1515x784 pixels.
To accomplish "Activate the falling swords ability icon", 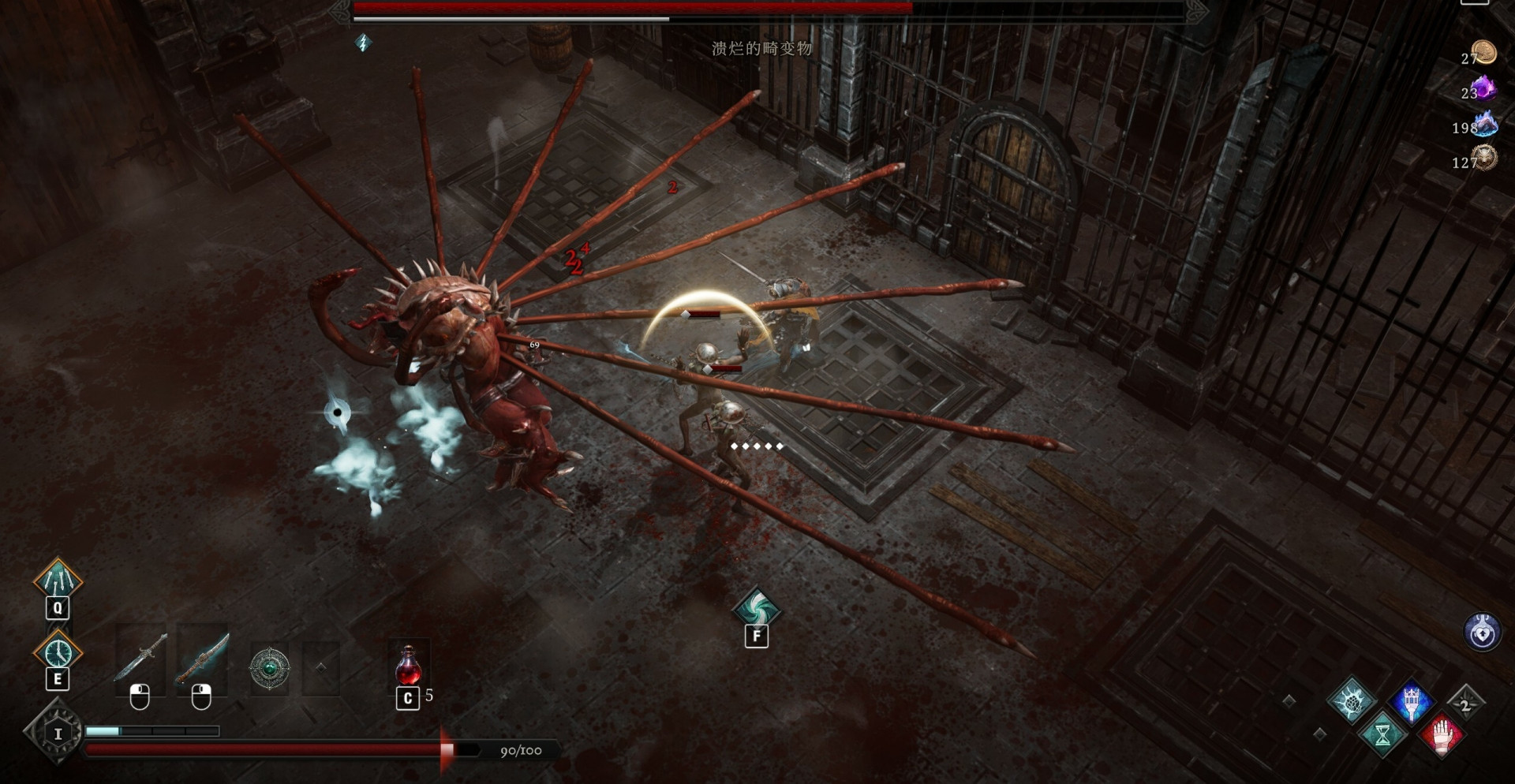I will [x=58, y=580].
